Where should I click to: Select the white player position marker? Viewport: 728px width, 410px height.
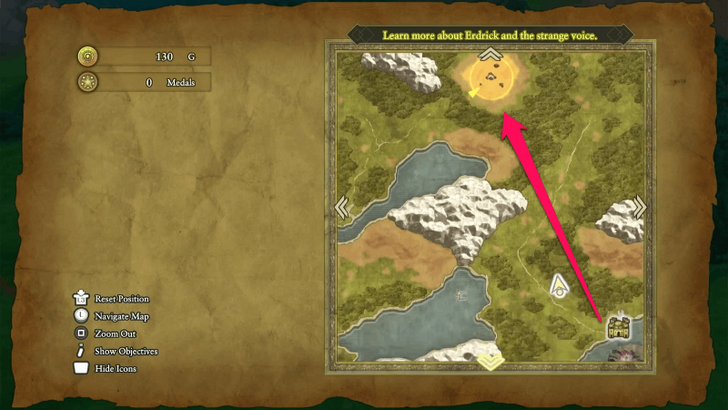tap(560, 287)
